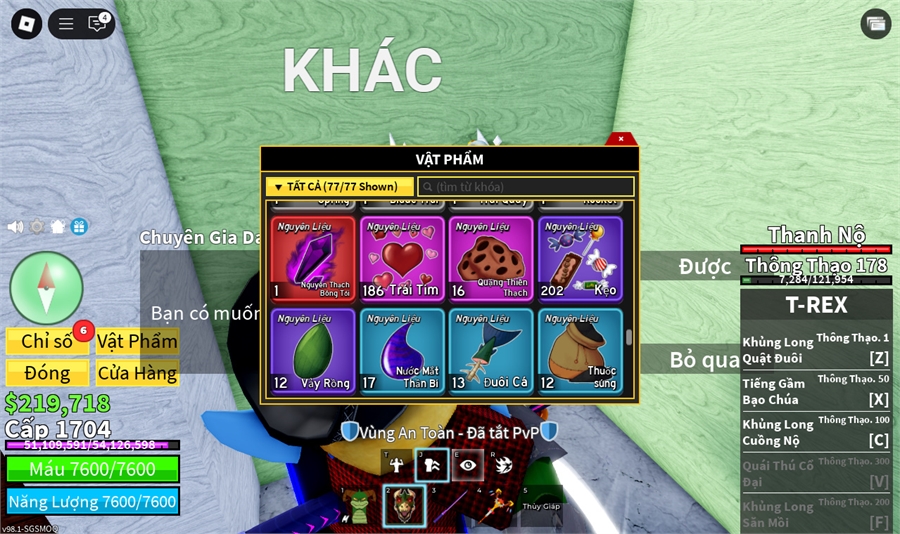Close the Vật Phẩm inventory window
The width and height of the screenshot is (900, 534).
click(x=621, y=139)
